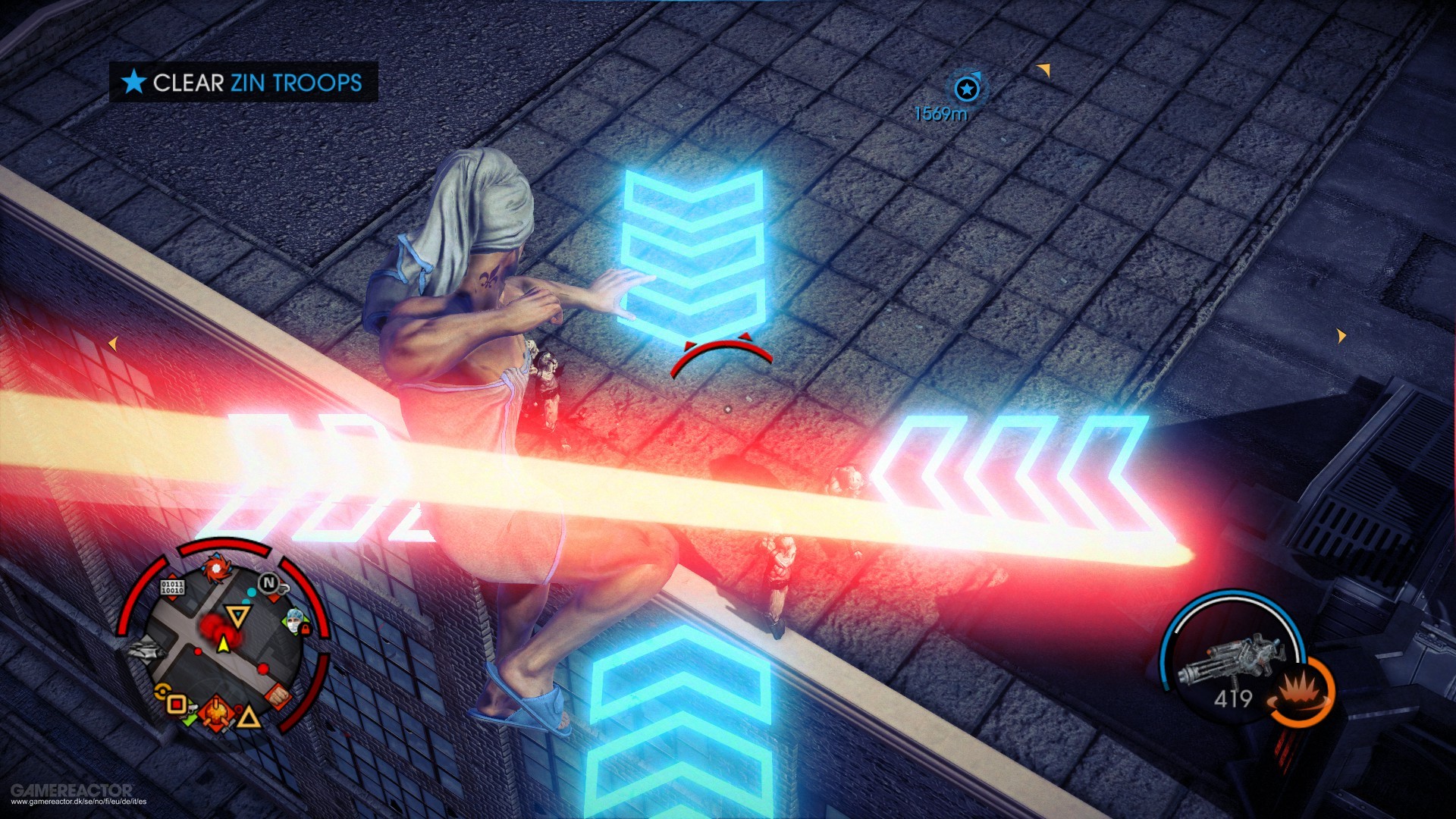Select the surgeon face icon on minimap
The image size is (1456, 819).
[x=294, y=621]
